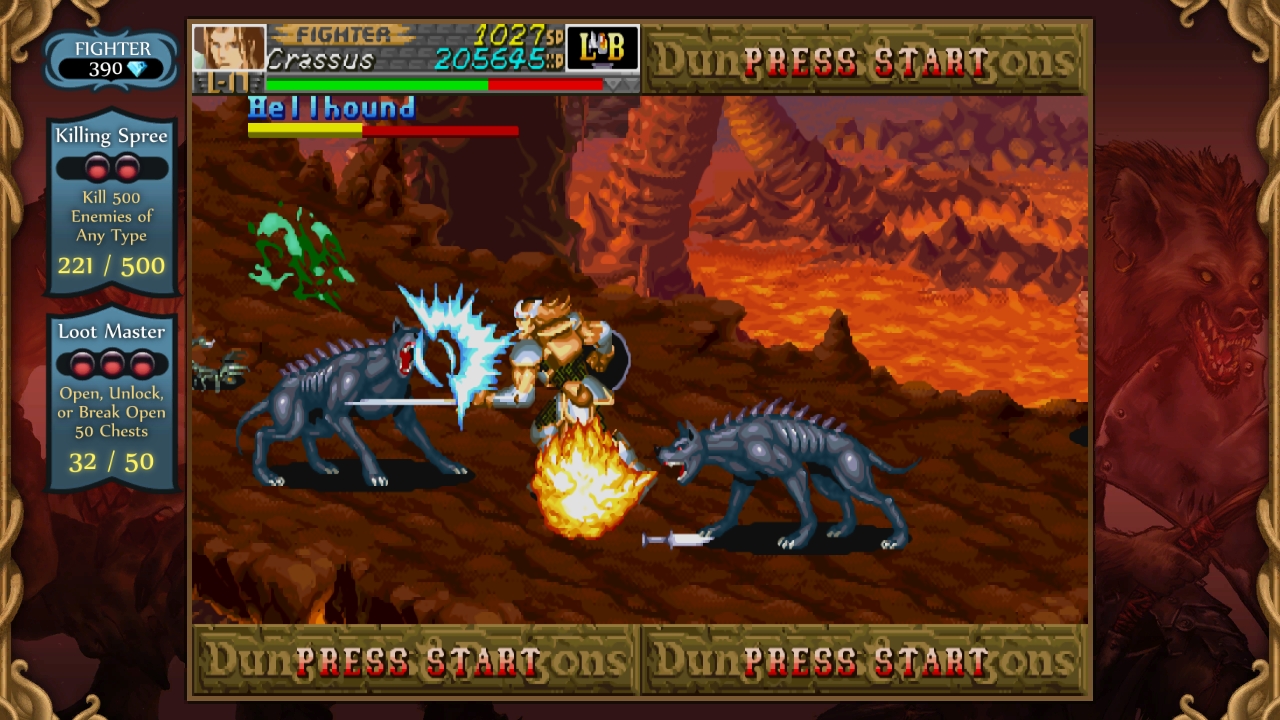Expand the Loot Master challenge banner

111,331
